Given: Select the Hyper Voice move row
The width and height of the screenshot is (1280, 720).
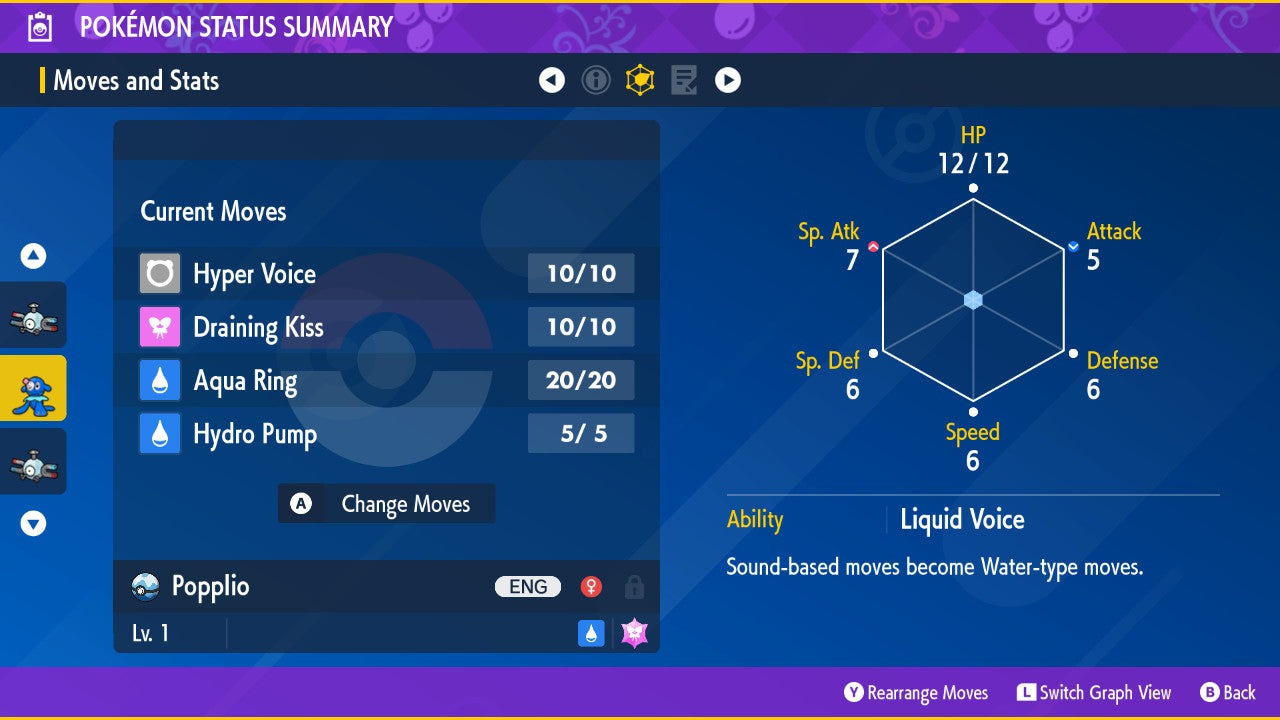Looking at the screenshot, I should (x=386, y=274).
